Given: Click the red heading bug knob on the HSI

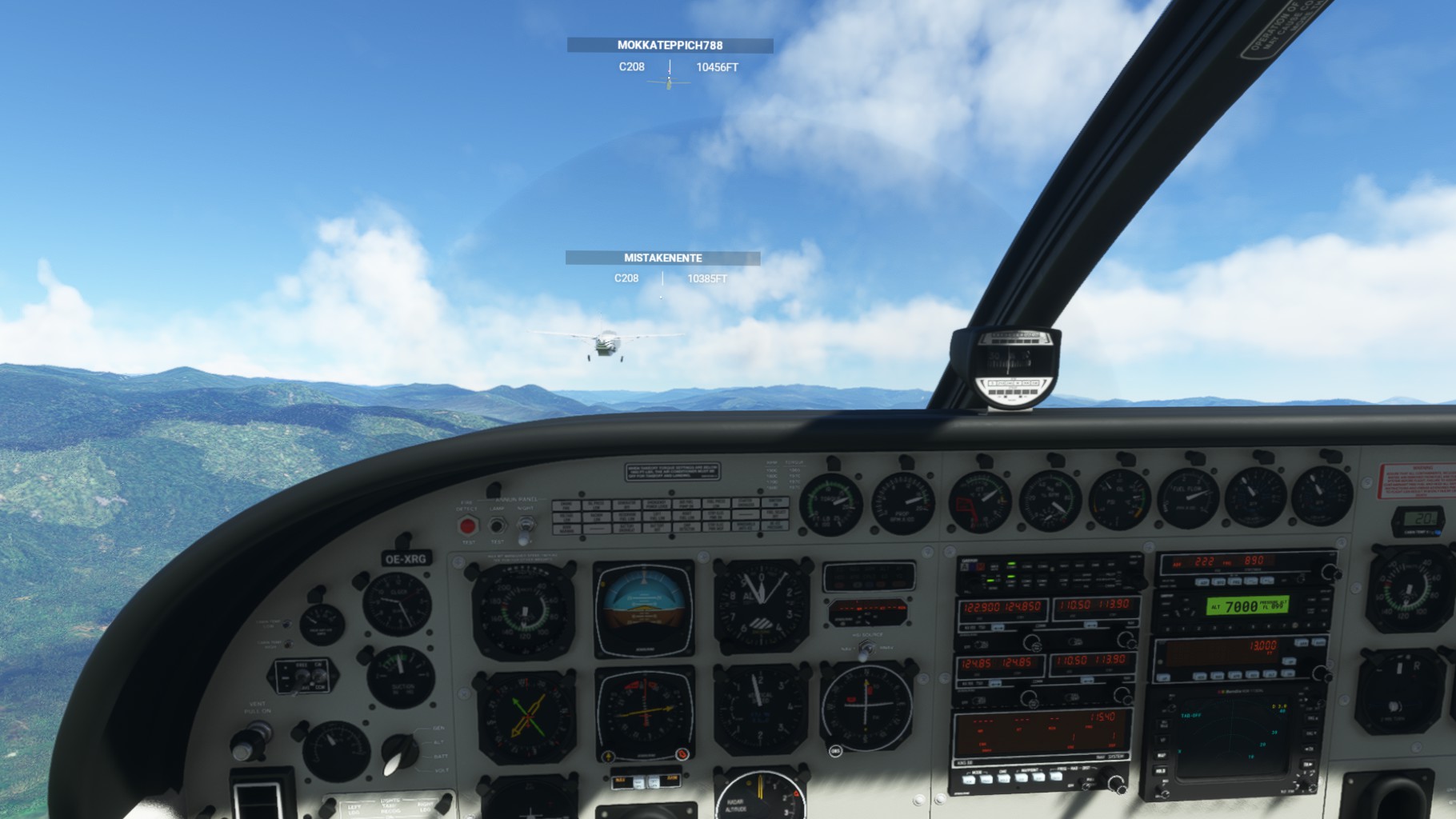Looking at the screenshot, I should (682, 754).
